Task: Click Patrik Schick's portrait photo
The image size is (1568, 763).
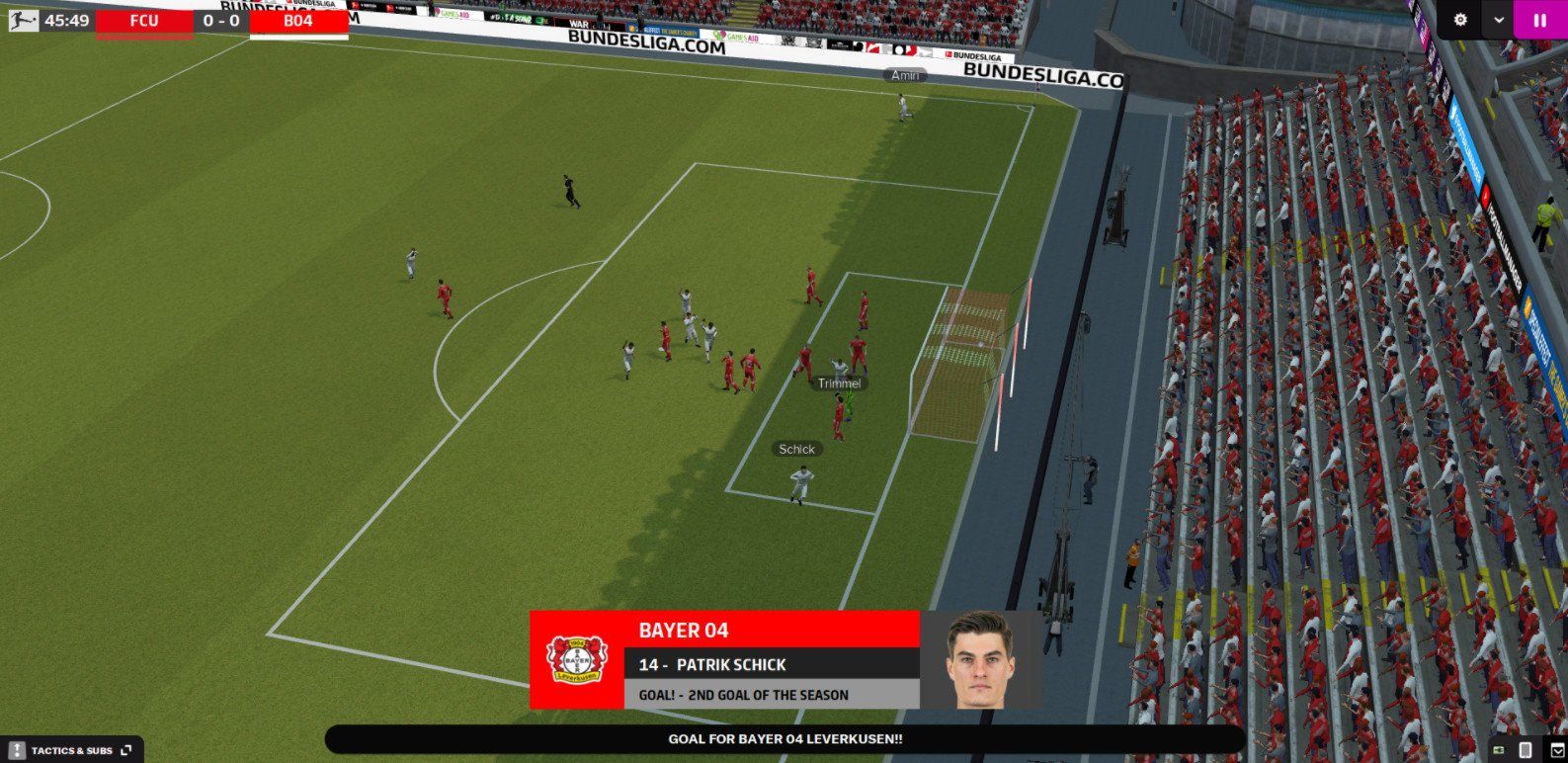Action: click(978, 663)
